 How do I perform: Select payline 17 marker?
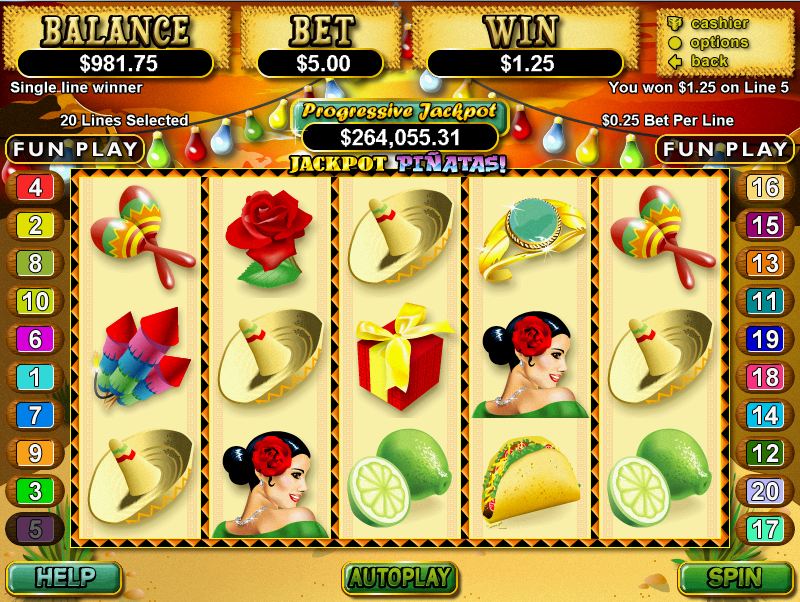pos(765,528)
